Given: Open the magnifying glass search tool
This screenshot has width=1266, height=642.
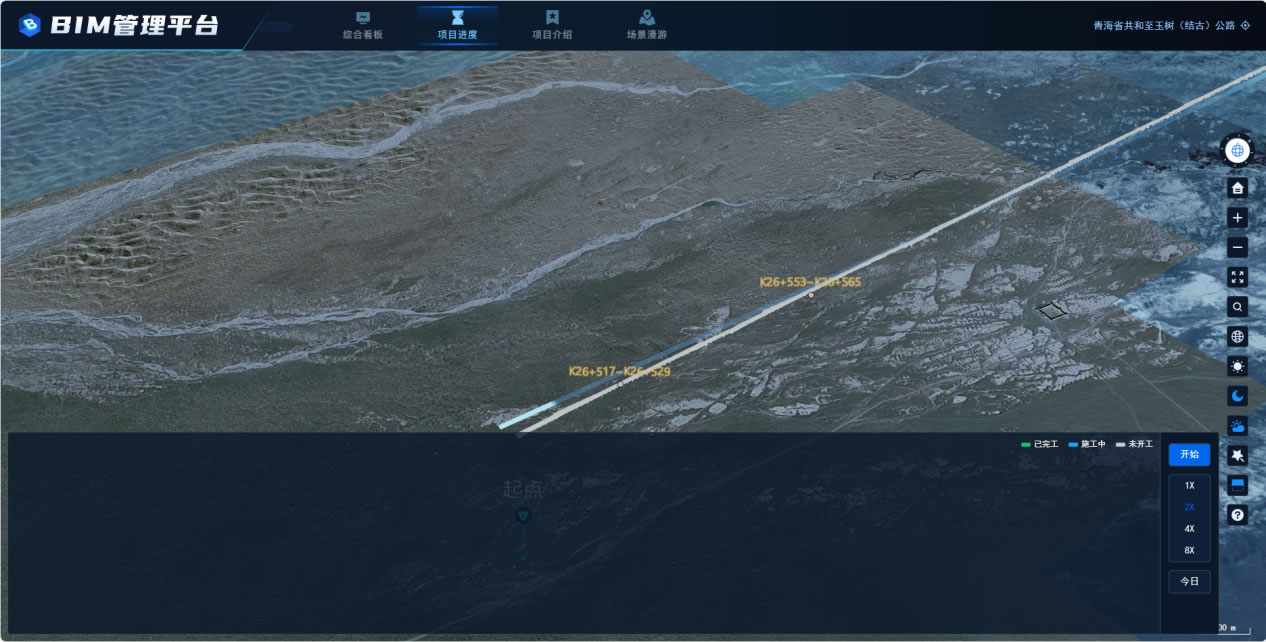Looking at the screenshot, I should [1238, 307].
